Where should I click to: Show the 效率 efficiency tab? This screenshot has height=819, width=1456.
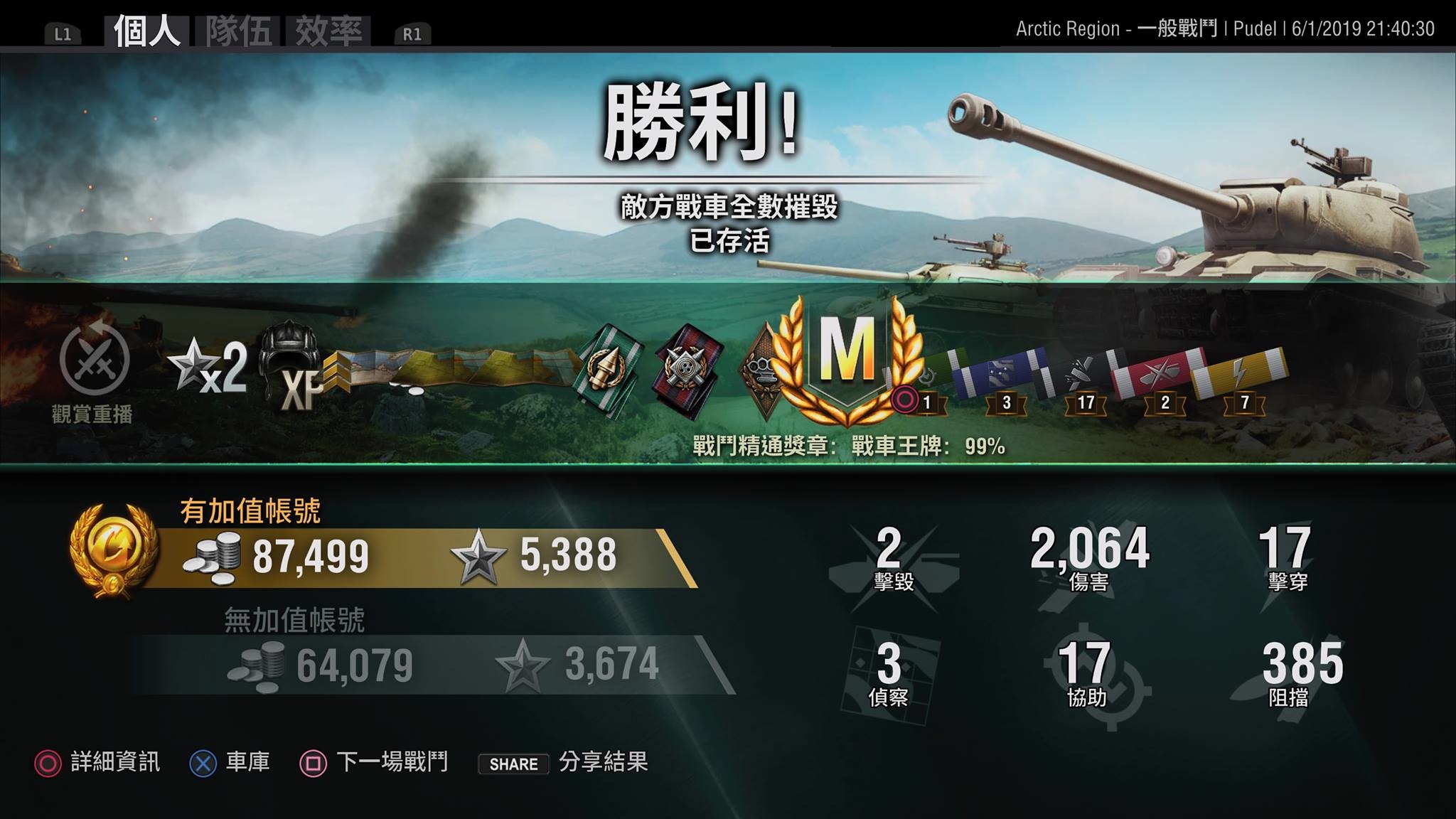(x=328, y=31)
